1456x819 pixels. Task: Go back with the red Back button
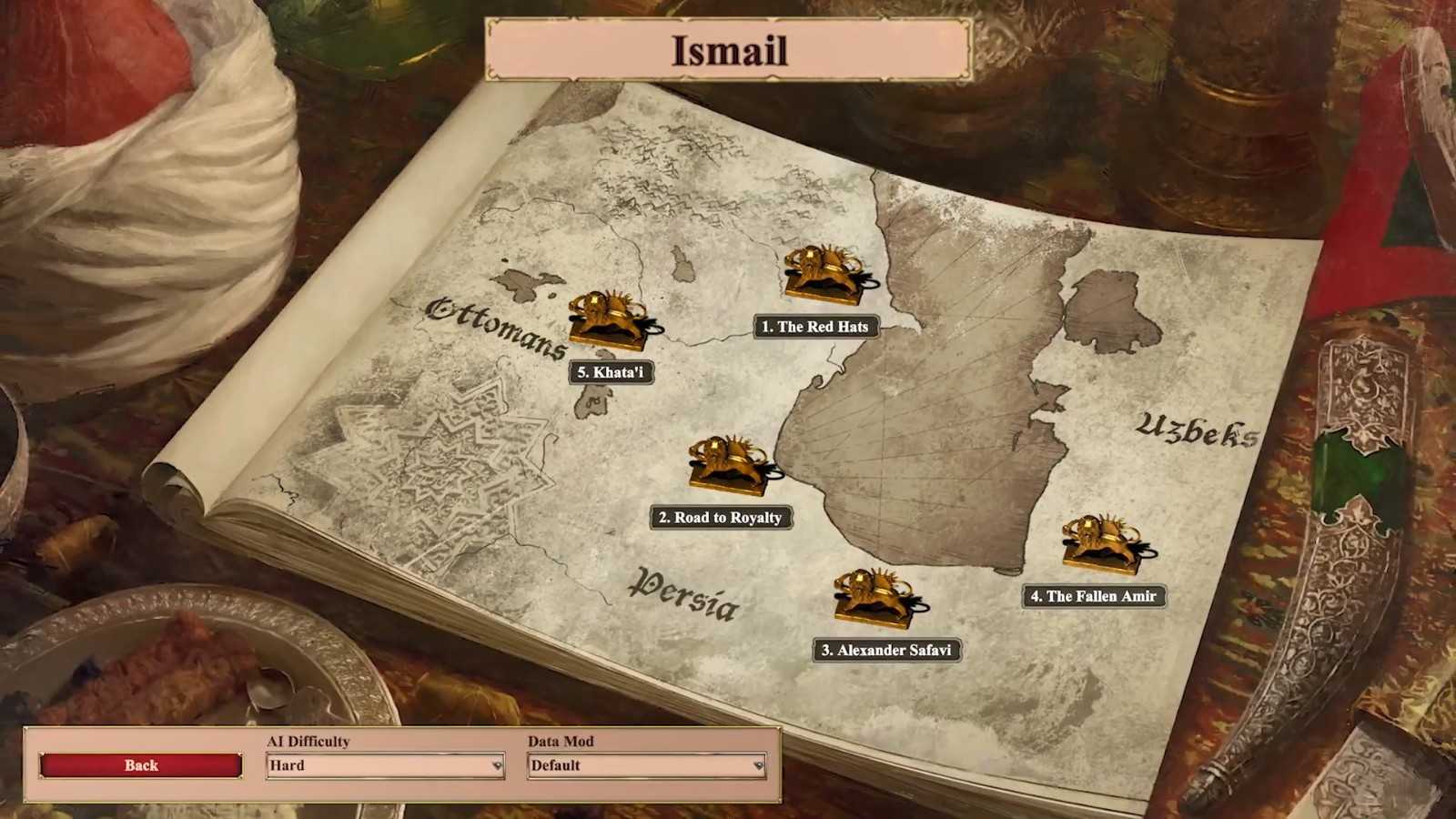(x=141, y=765)
